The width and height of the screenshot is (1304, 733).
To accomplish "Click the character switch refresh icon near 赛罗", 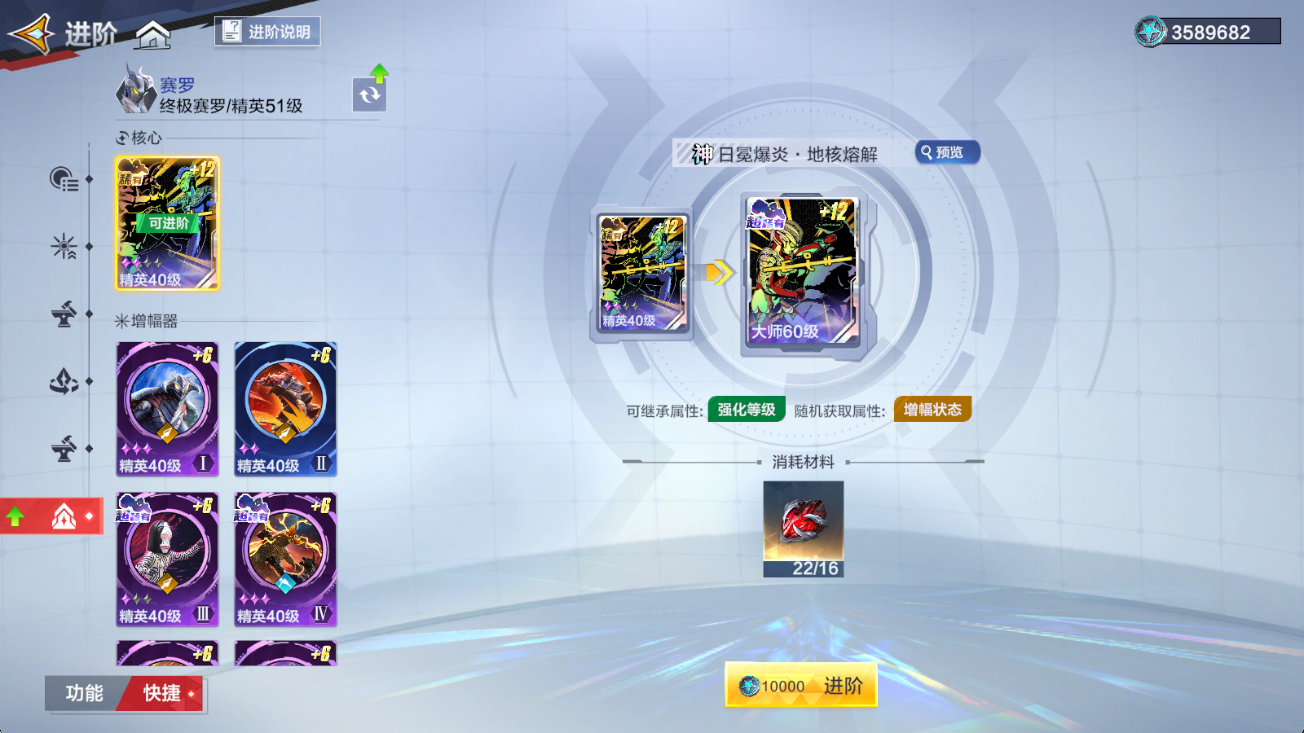I will pyautogui.click(x=369, y=94).
